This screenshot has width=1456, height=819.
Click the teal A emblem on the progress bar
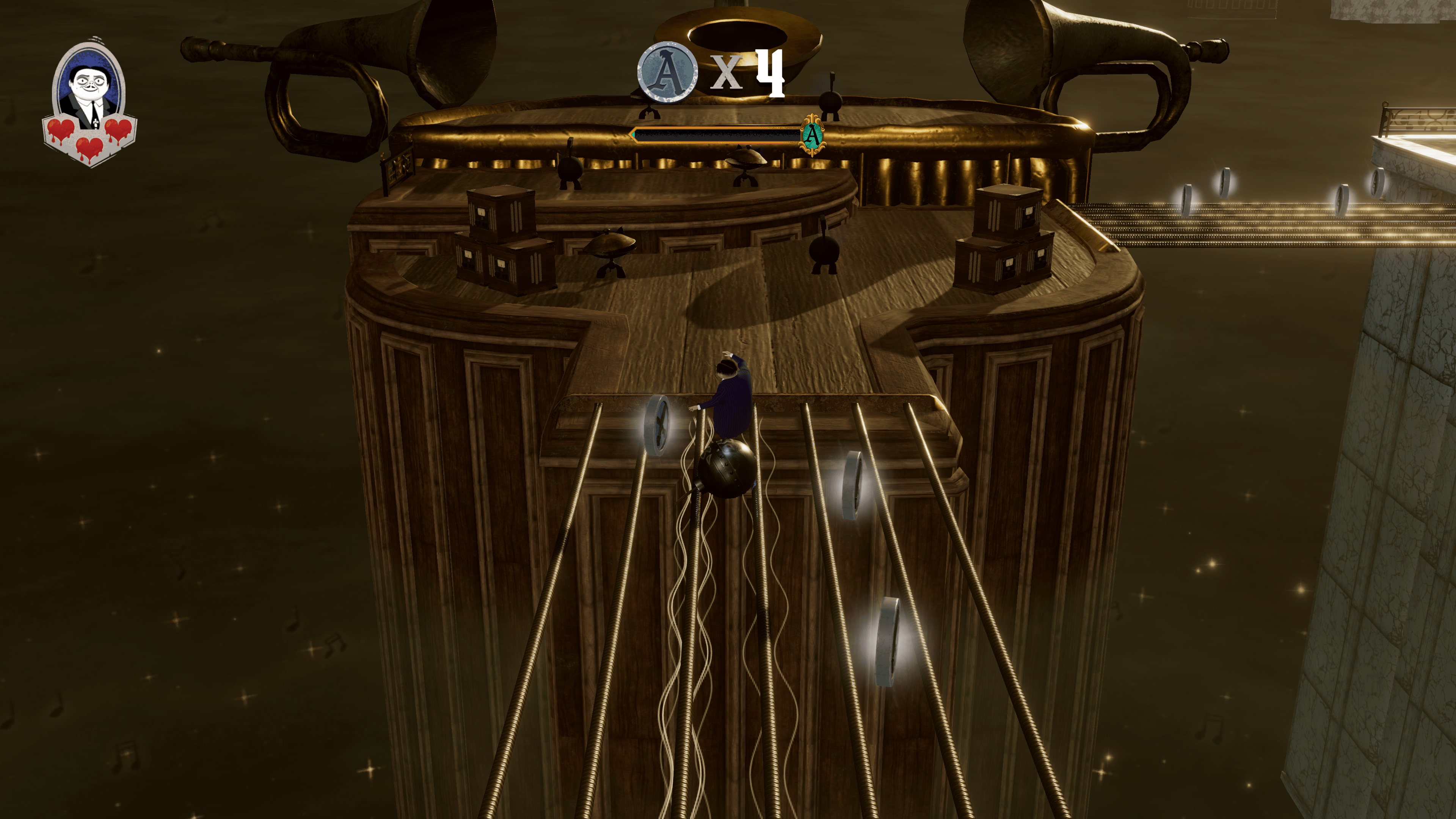(x=812, y=135)
